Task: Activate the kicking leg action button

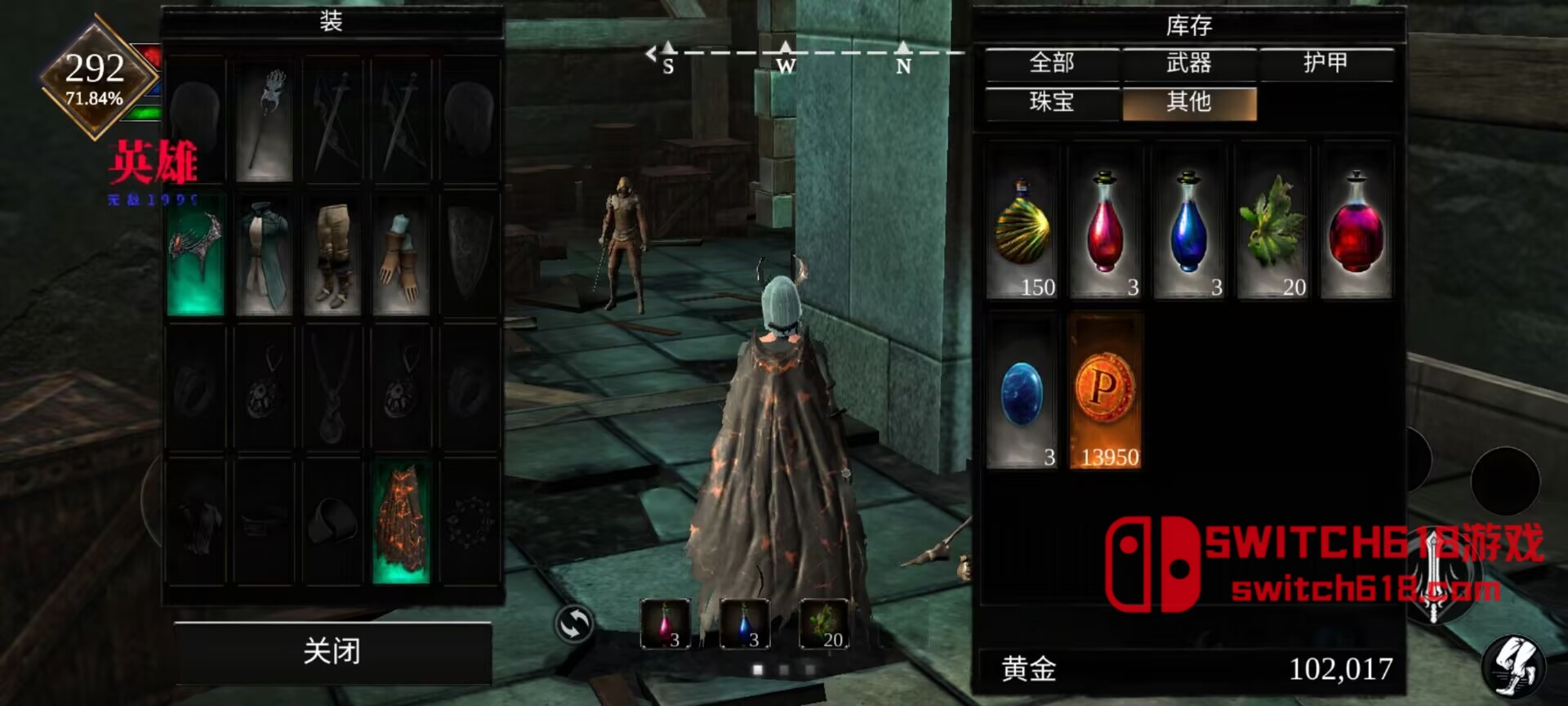Action: coord(1513,667)
